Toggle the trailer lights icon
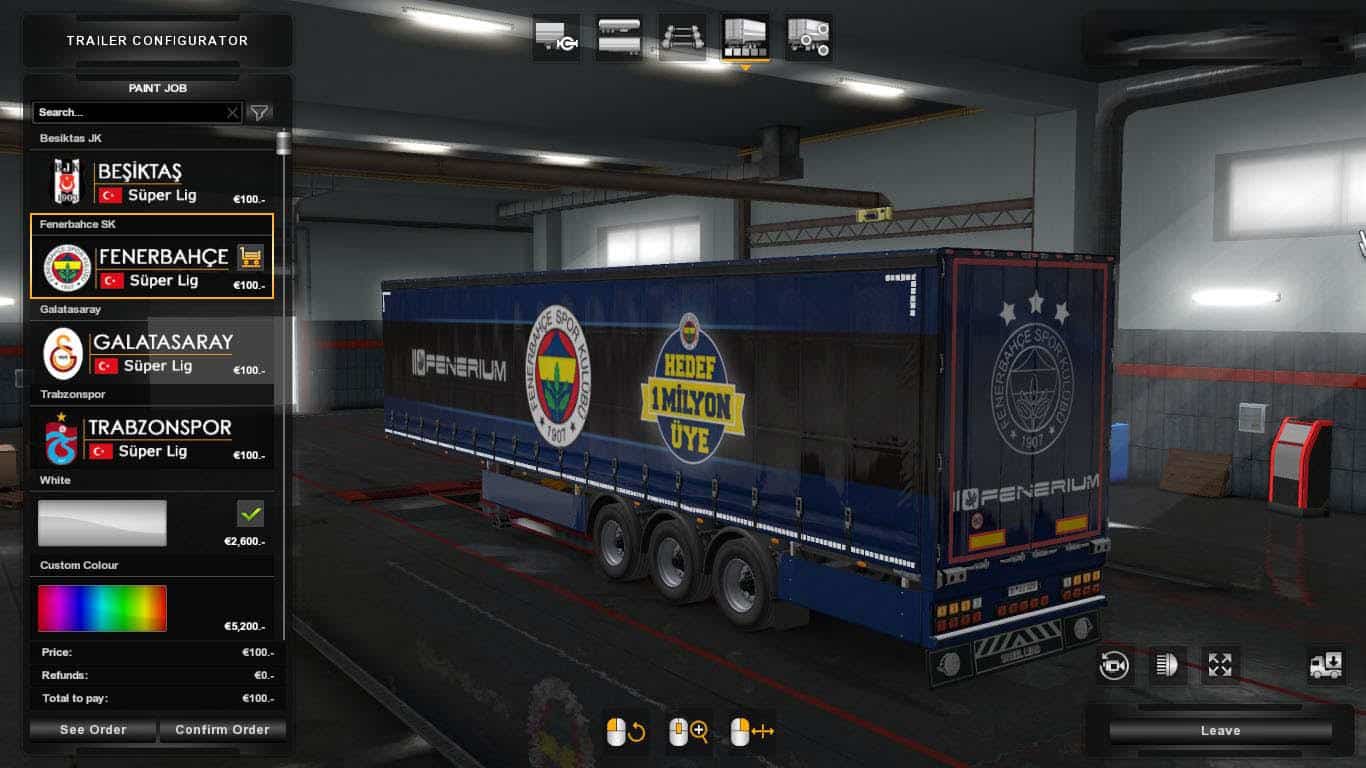This screenshot has height=768, width=1366. [x=1166, y=665]
